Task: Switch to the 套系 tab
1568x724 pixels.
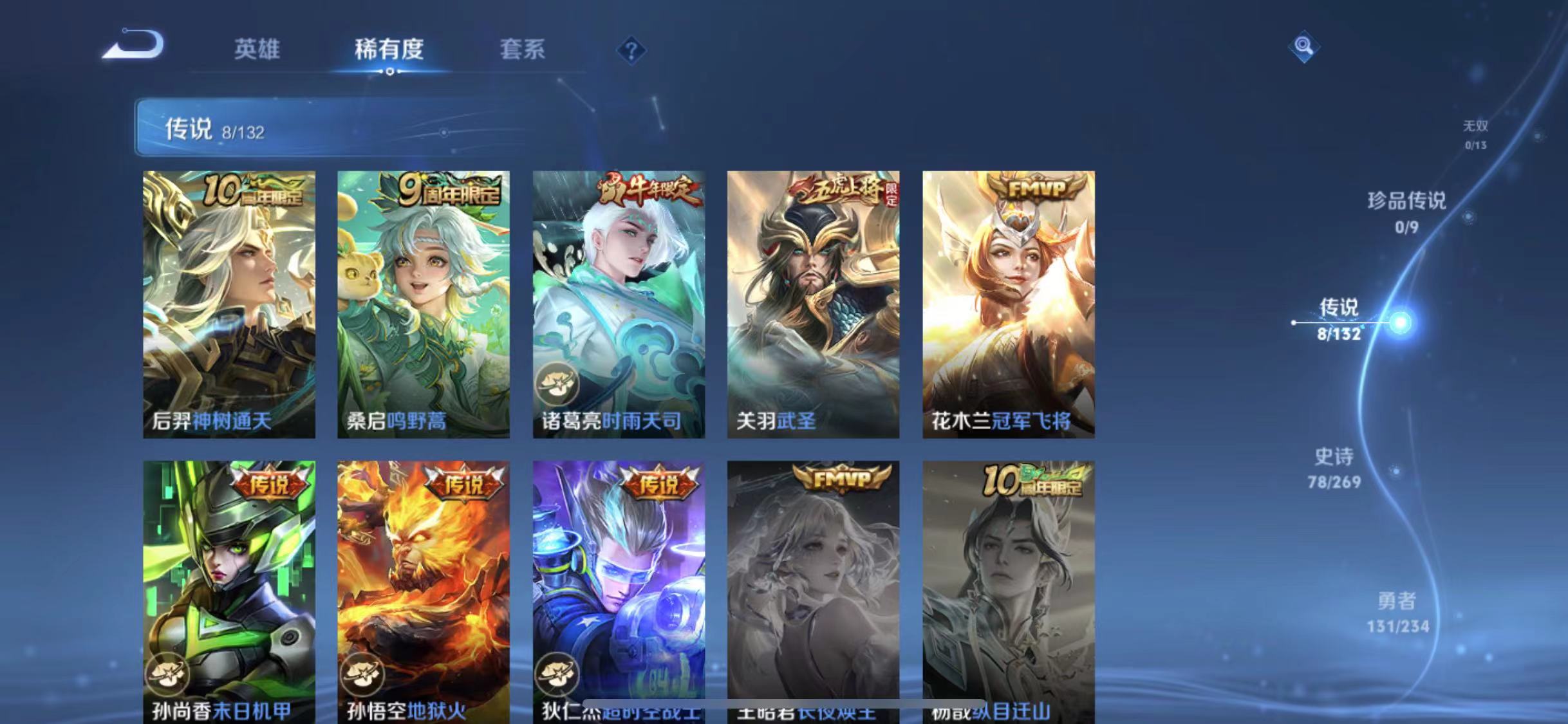Action: click(523, 50)
